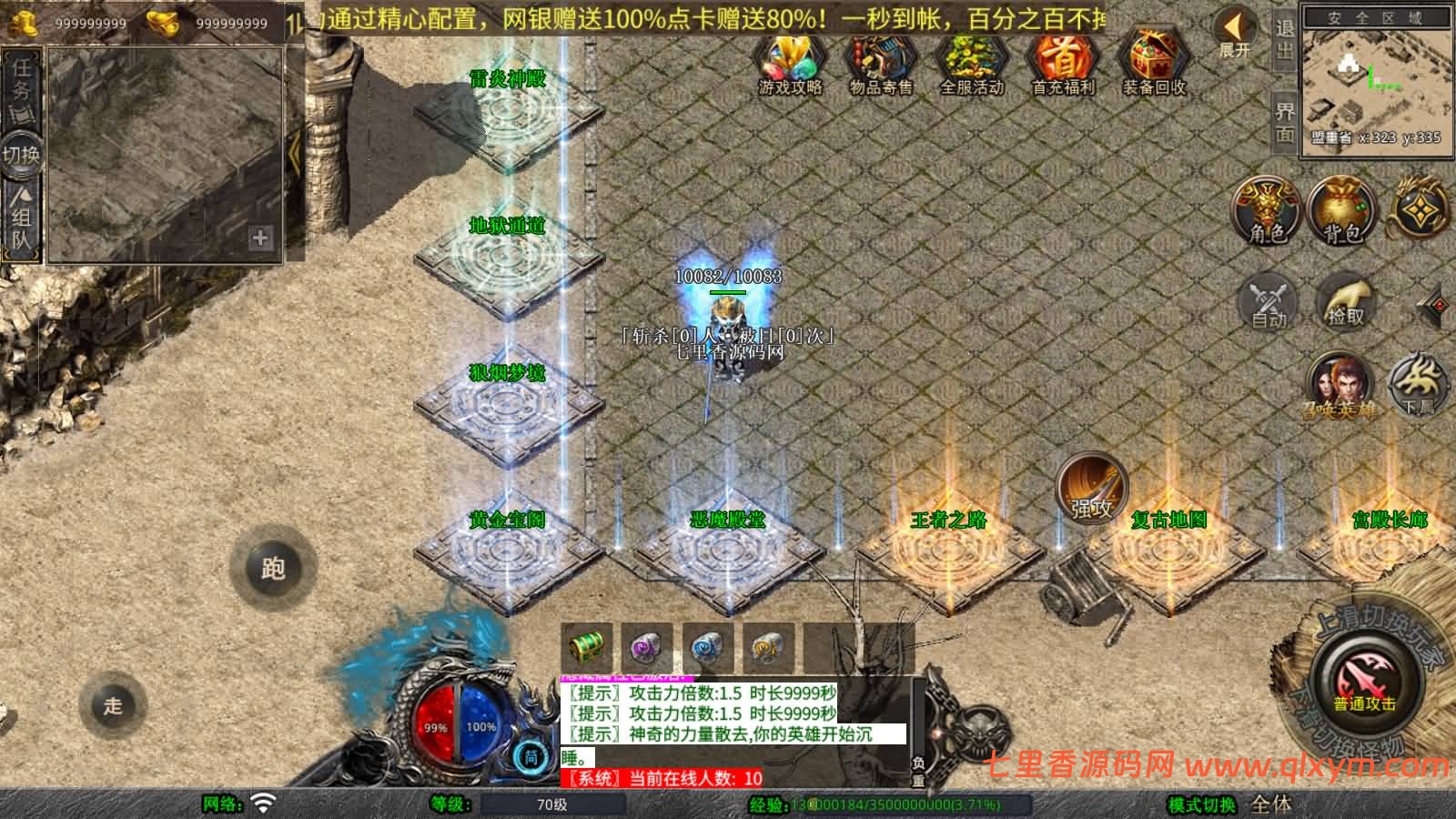
Task: Open the 背包 backpack
Action: pyautogui.click(x=1341, y=211)
